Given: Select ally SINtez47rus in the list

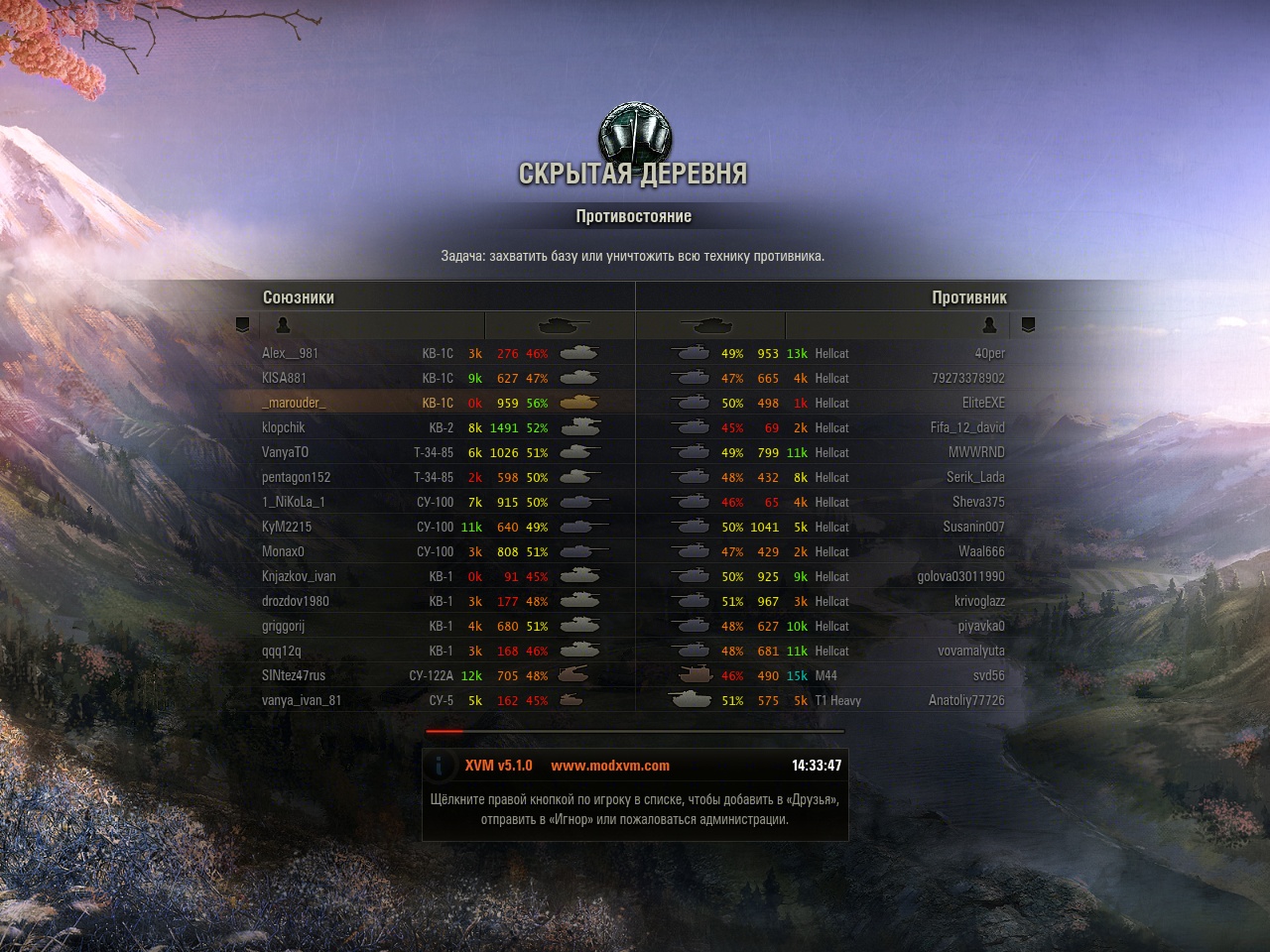Looking at the screenshot, I should coord(294,676).
